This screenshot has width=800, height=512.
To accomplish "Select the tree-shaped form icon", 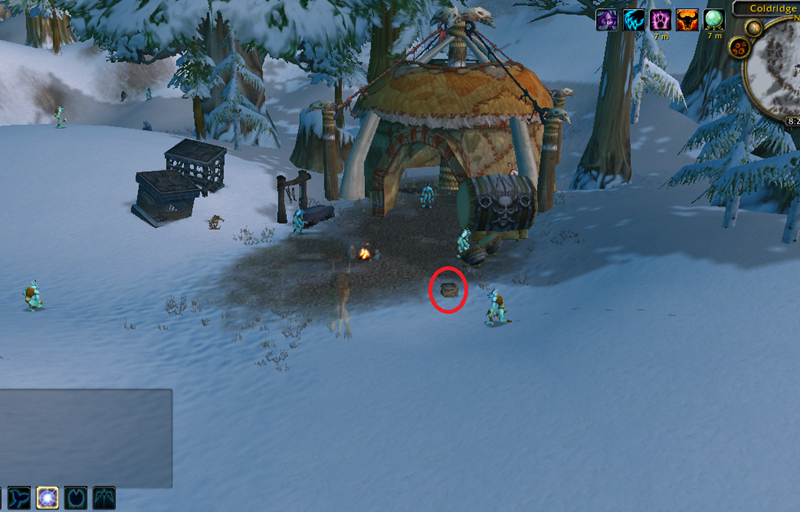I will tap(103, 498).
